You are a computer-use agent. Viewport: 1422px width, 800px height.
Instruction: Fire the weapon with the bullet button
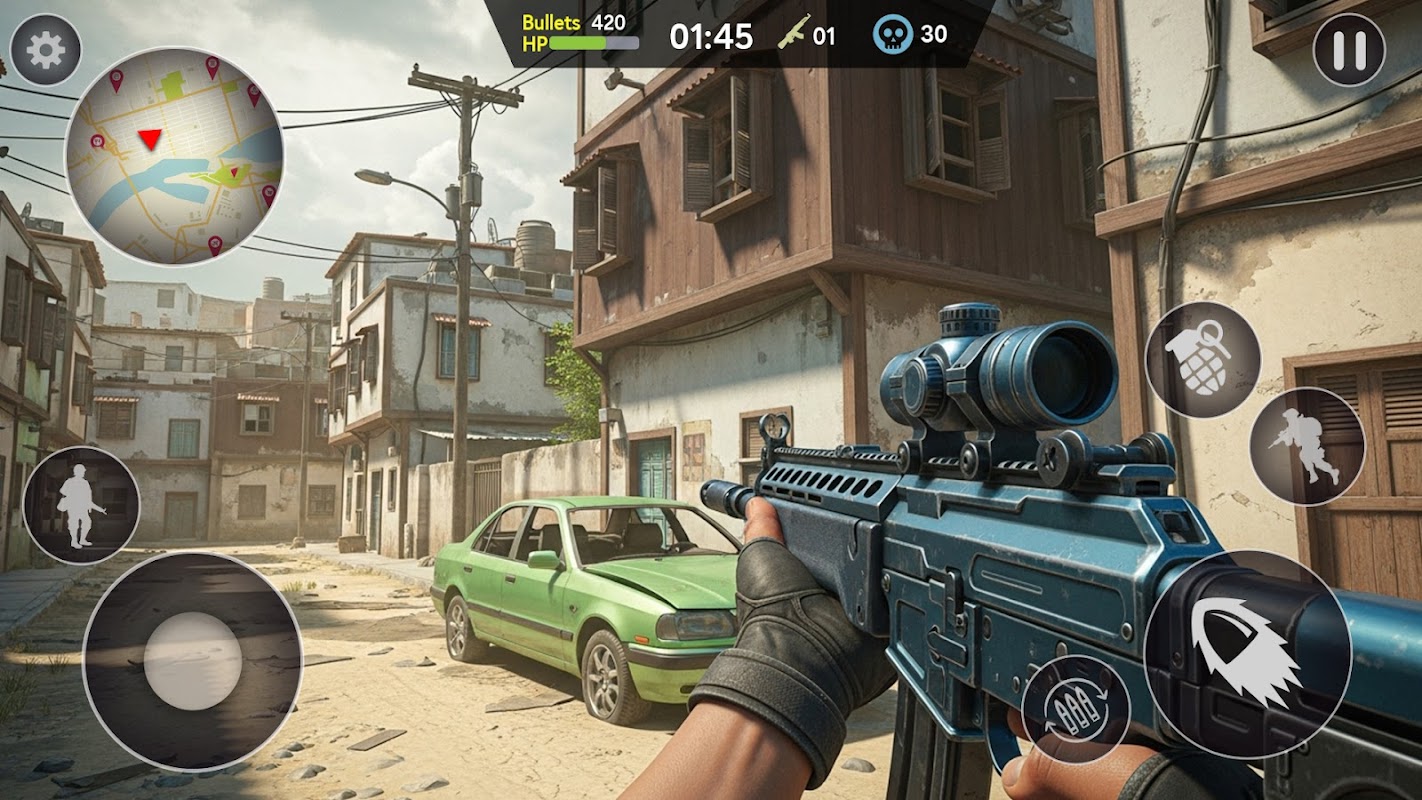1247,654
